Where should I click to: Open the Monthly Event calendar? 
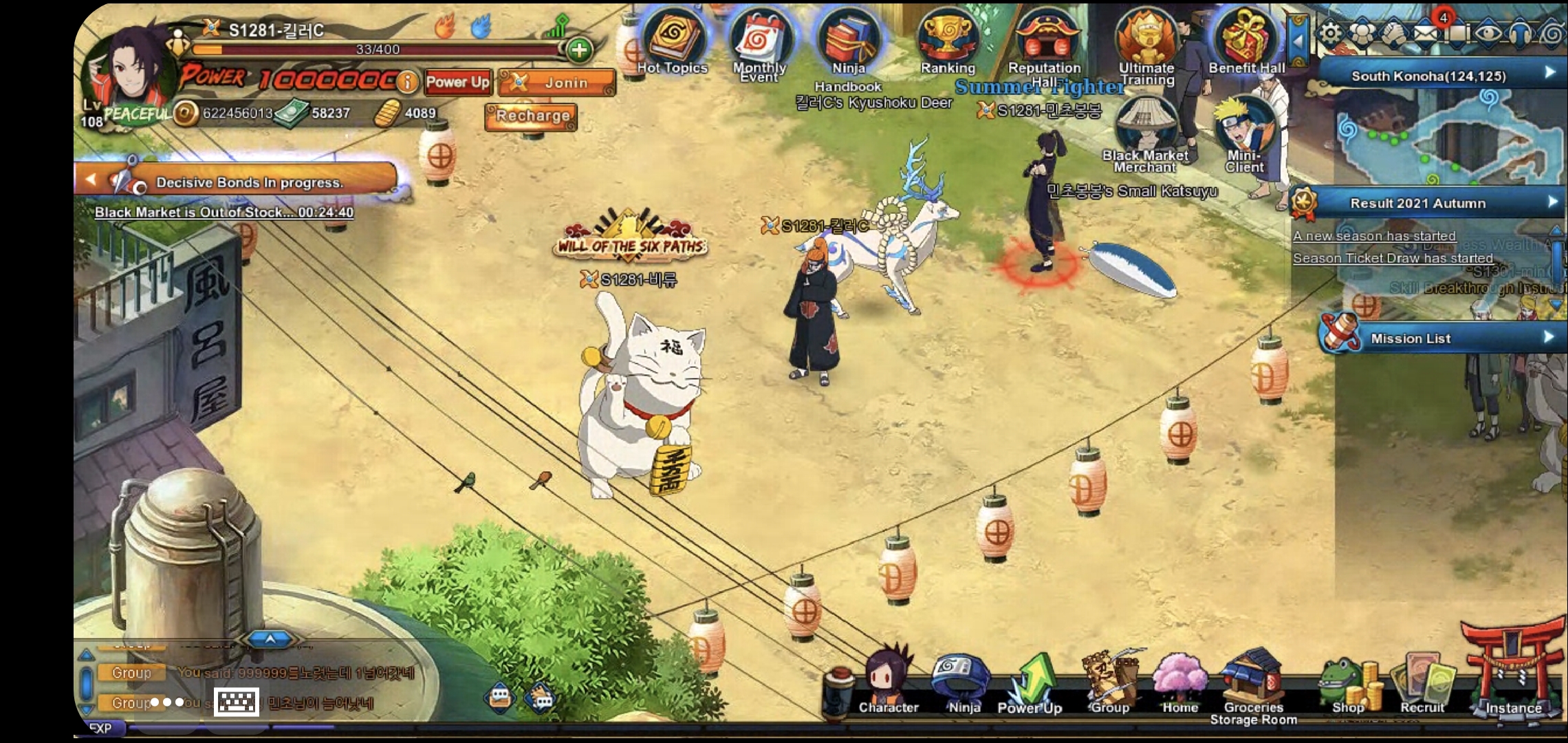[760, 41]
